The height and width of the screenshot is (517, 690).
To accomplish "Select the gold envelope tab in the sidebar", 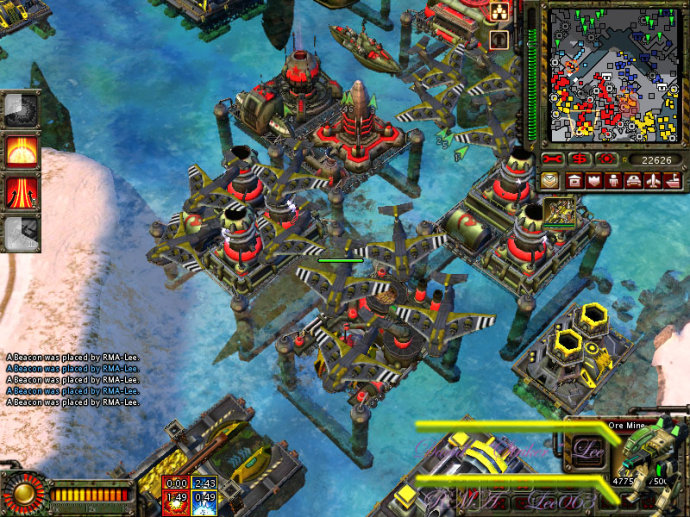I will click(550, 181).
